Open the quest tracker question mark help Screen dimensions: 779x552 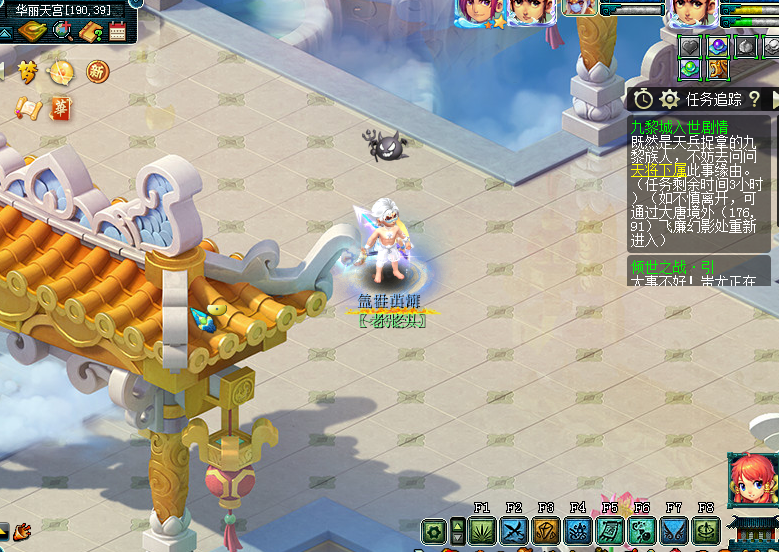[x=754, y=99]
